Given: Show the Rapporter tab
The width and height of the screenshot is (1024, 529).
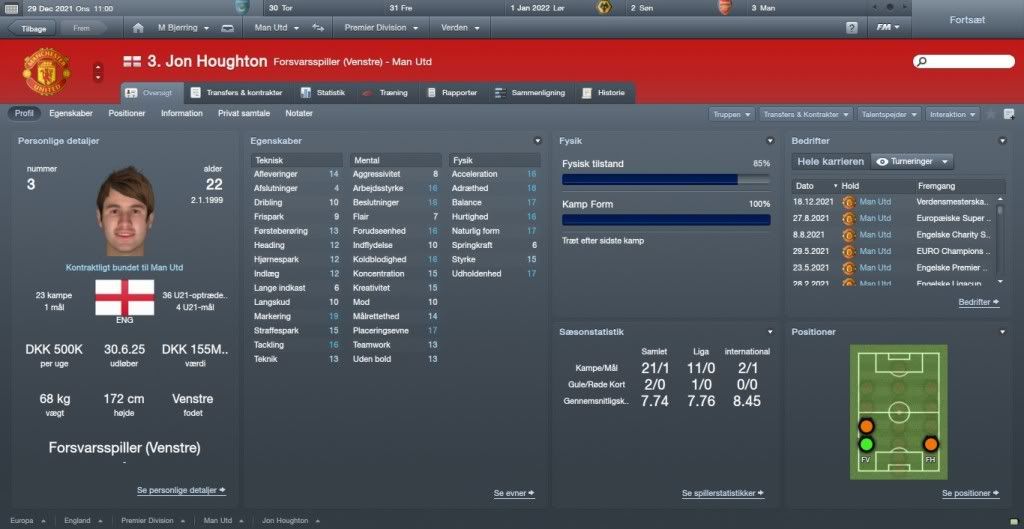Looking at the screenshot, I should tap(453, 93).
